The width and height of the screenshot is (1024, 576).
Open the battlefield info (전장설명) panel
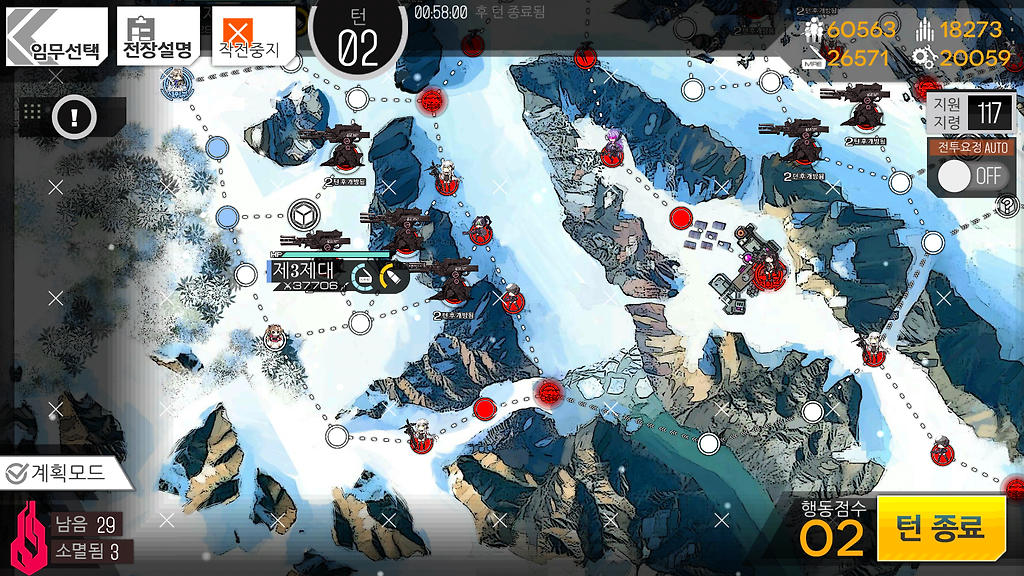click(159, 36)
